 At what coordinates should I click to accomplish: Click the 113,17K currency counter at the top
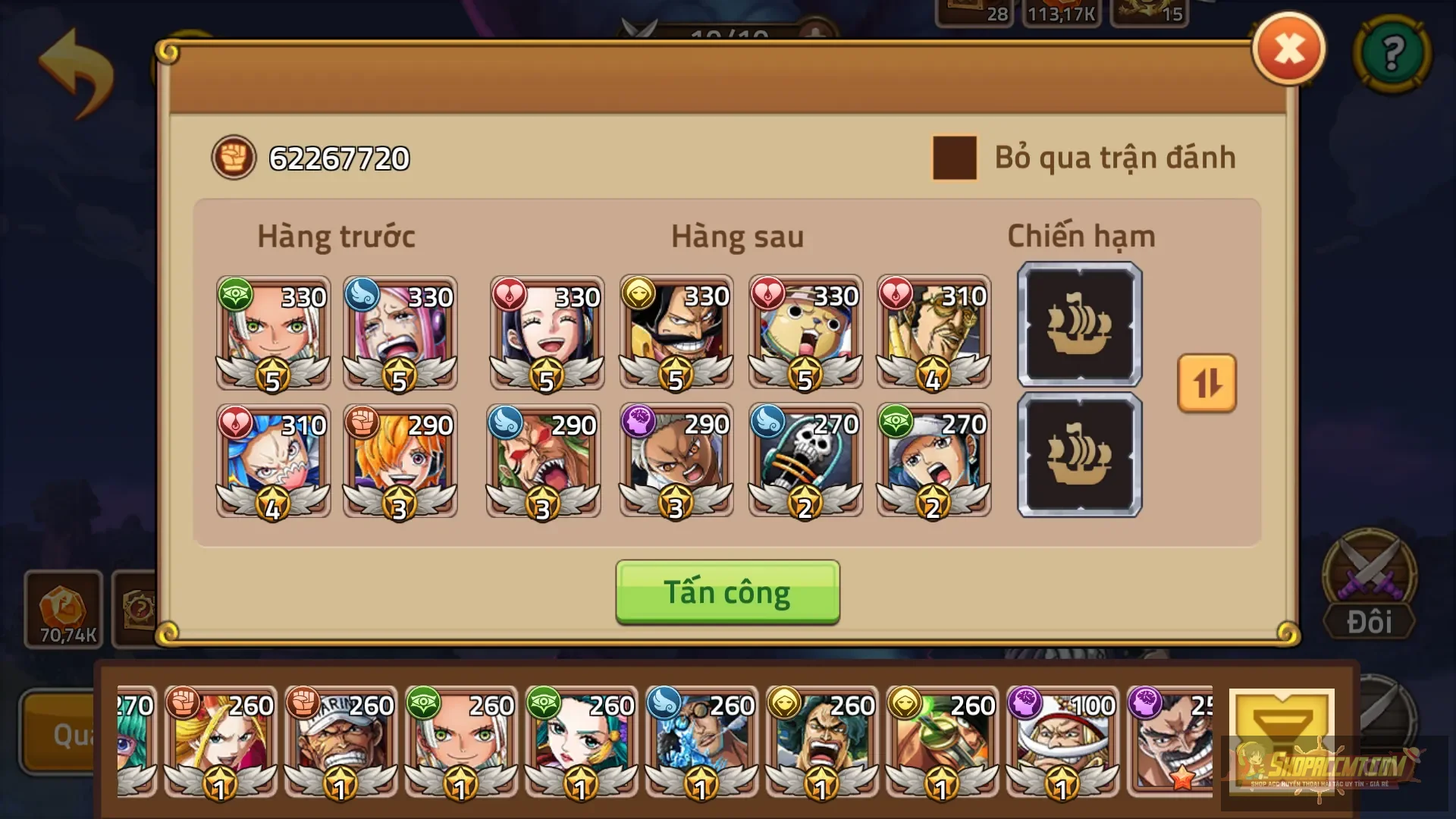1061,11
